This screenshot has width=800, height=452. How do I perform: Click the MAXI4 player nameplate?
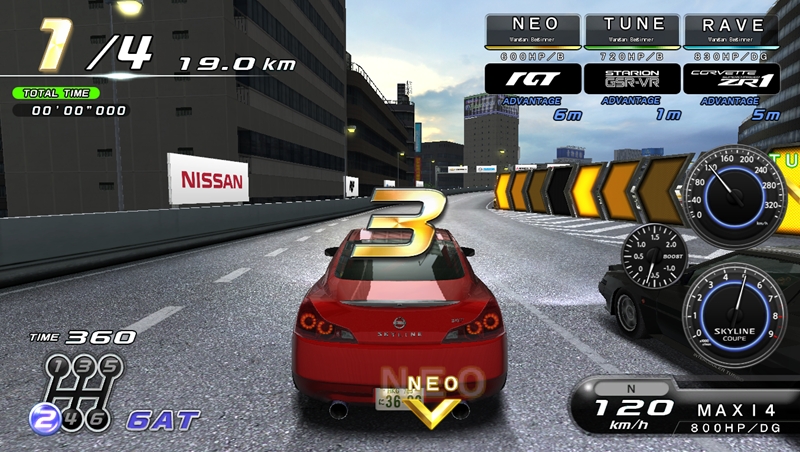(738, 408)
